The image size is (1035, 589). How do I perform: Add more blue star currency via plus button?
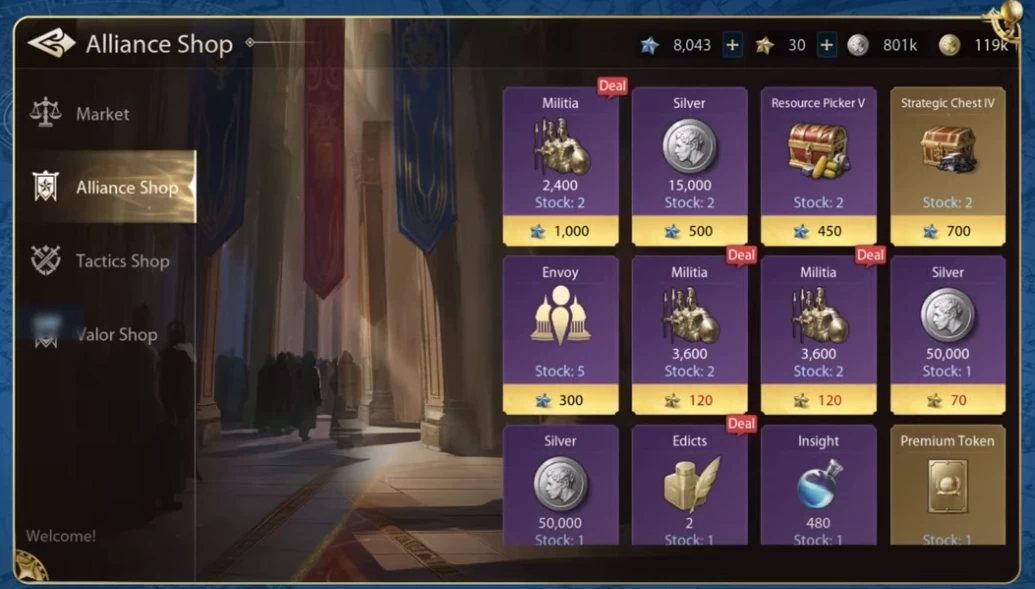[x=732, y=45]
